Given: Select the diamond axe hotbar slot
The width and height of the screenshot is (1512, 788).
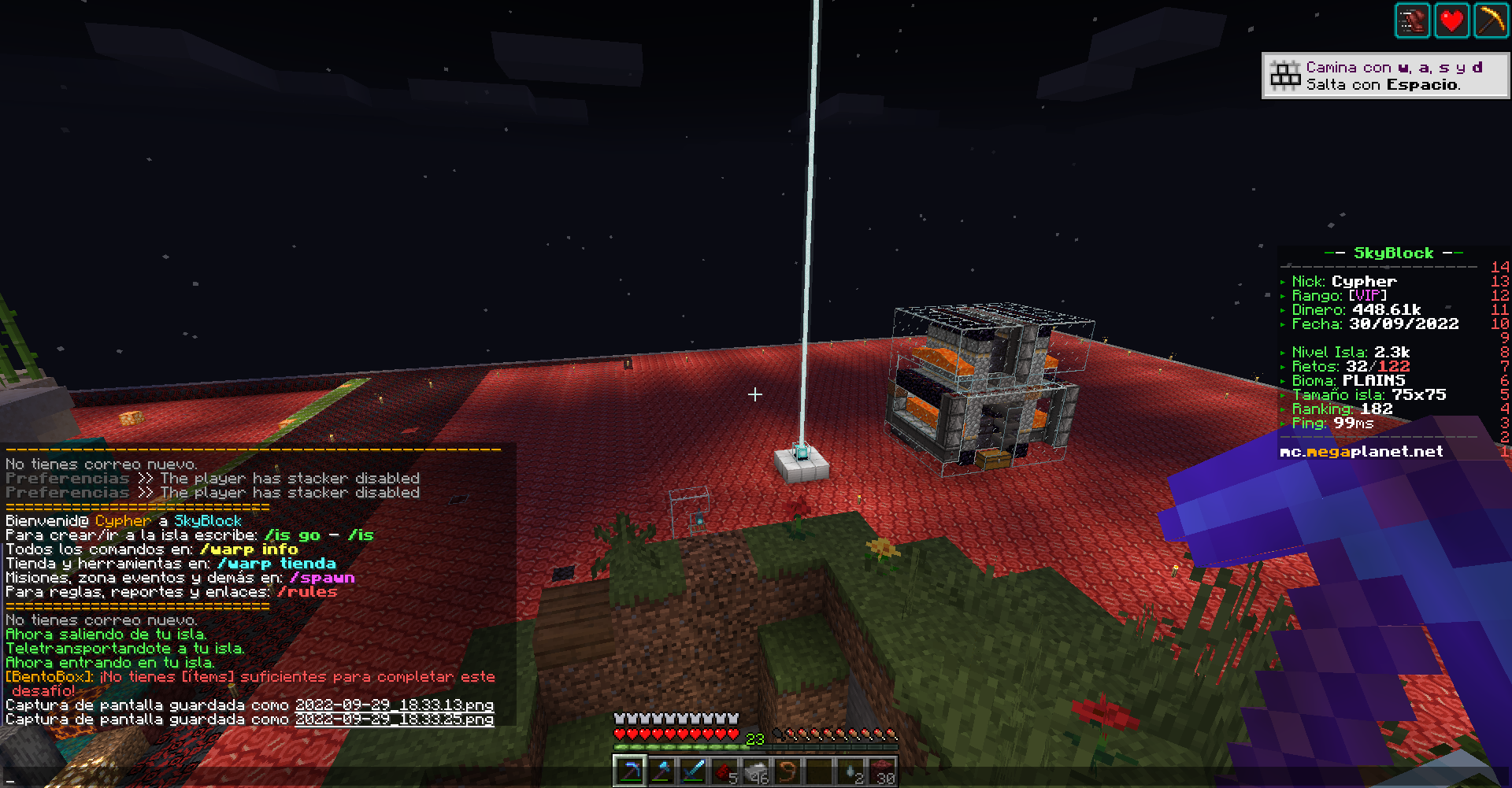Looking at the screenshot, I should (661, 771).
